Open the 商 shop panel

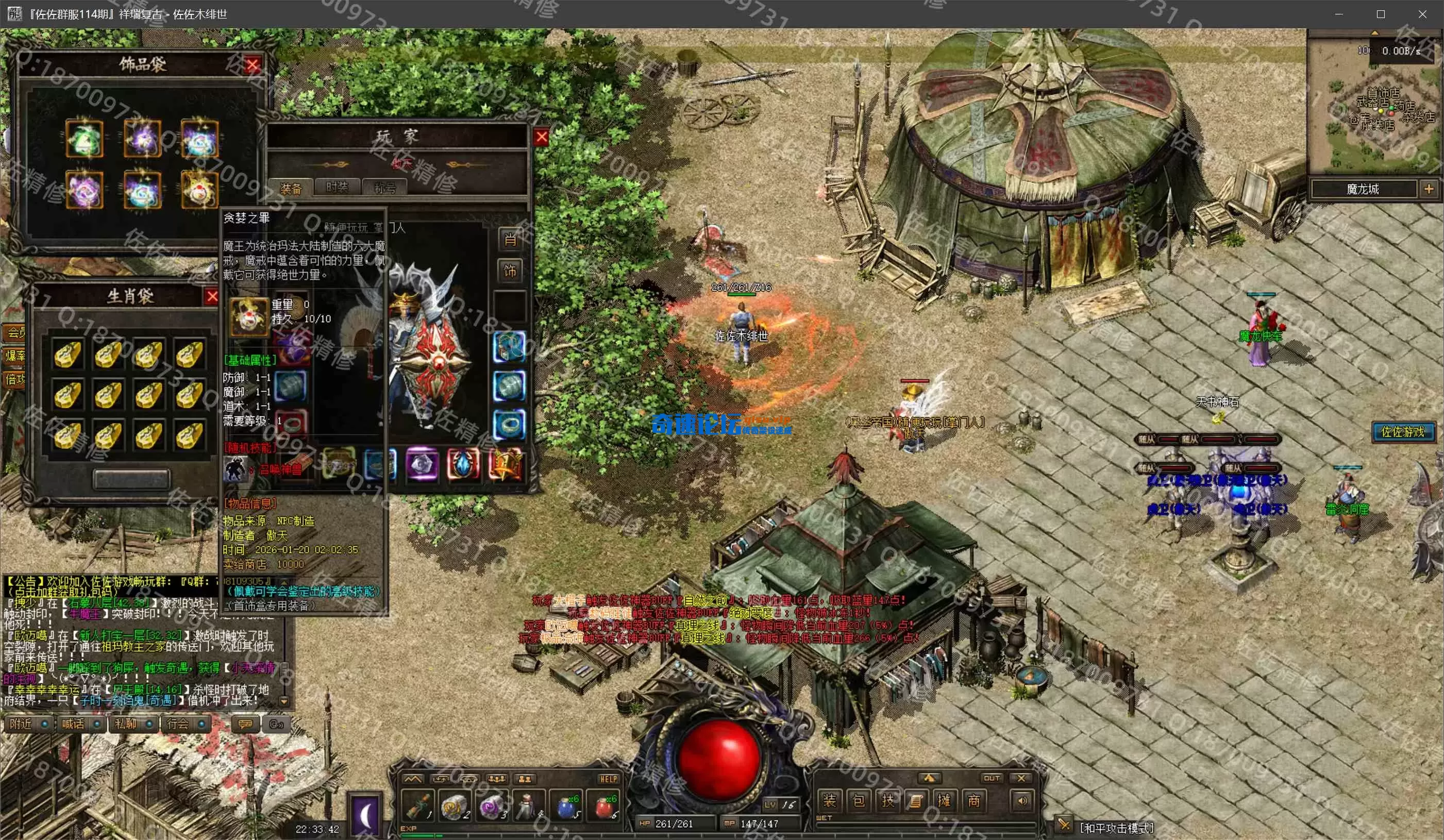pyautogui.click(x=973, y=800)
